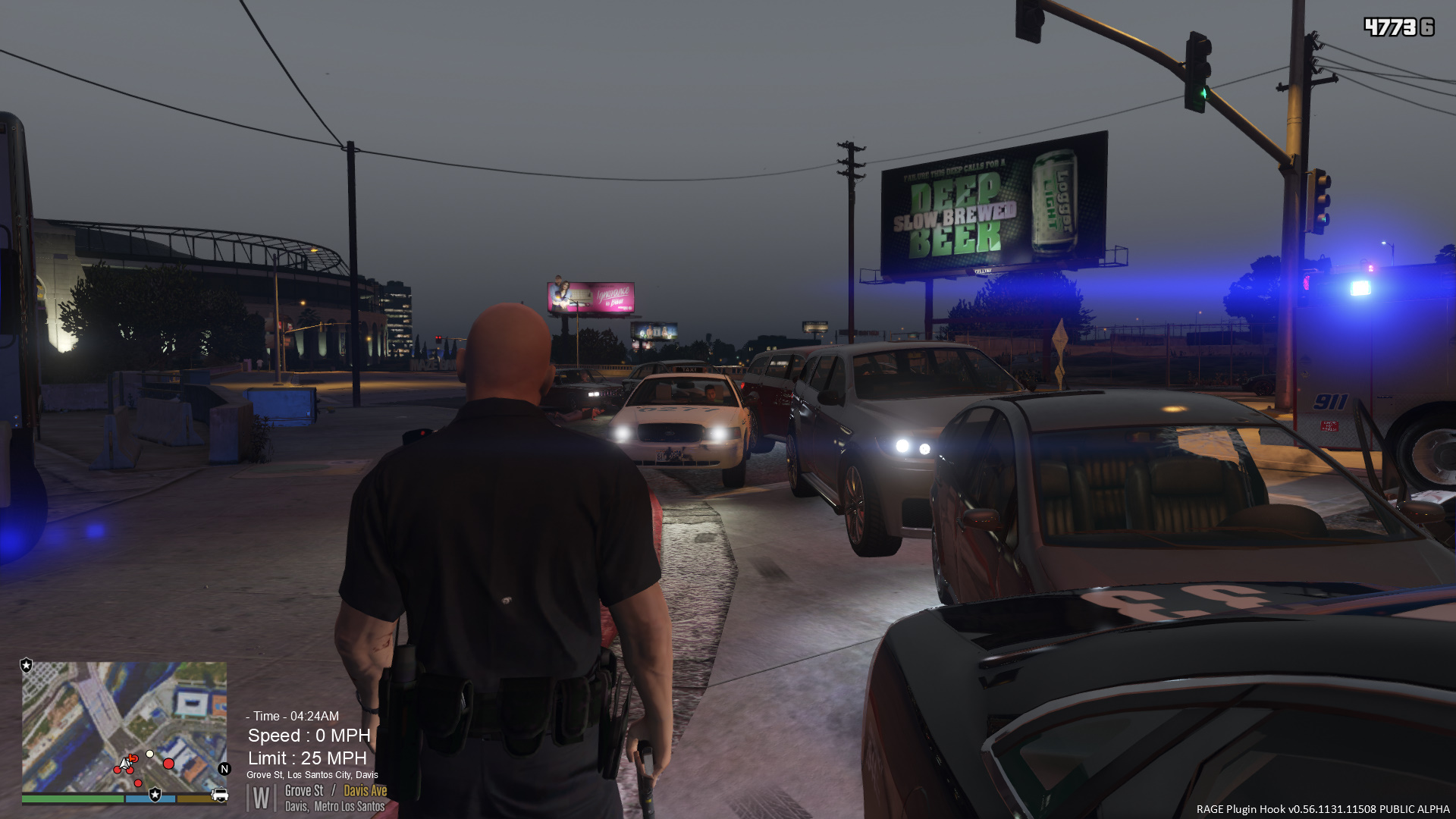
Task: Click the cream-colored dot on the minimap
Action: [150, 754]
